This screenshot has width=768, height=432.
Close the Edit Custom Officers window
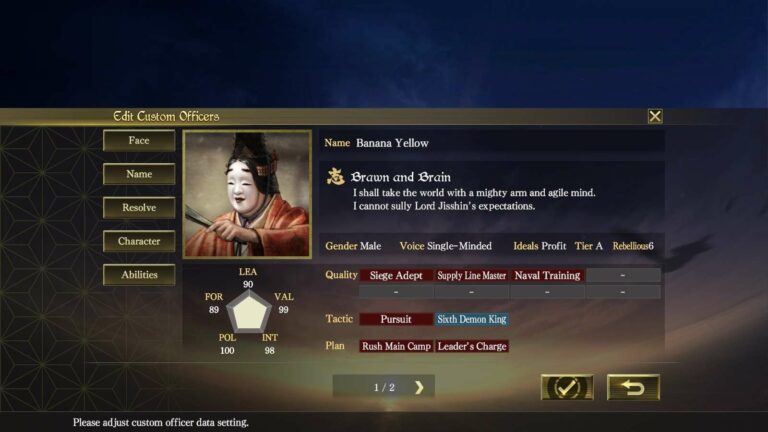[655, 116]
